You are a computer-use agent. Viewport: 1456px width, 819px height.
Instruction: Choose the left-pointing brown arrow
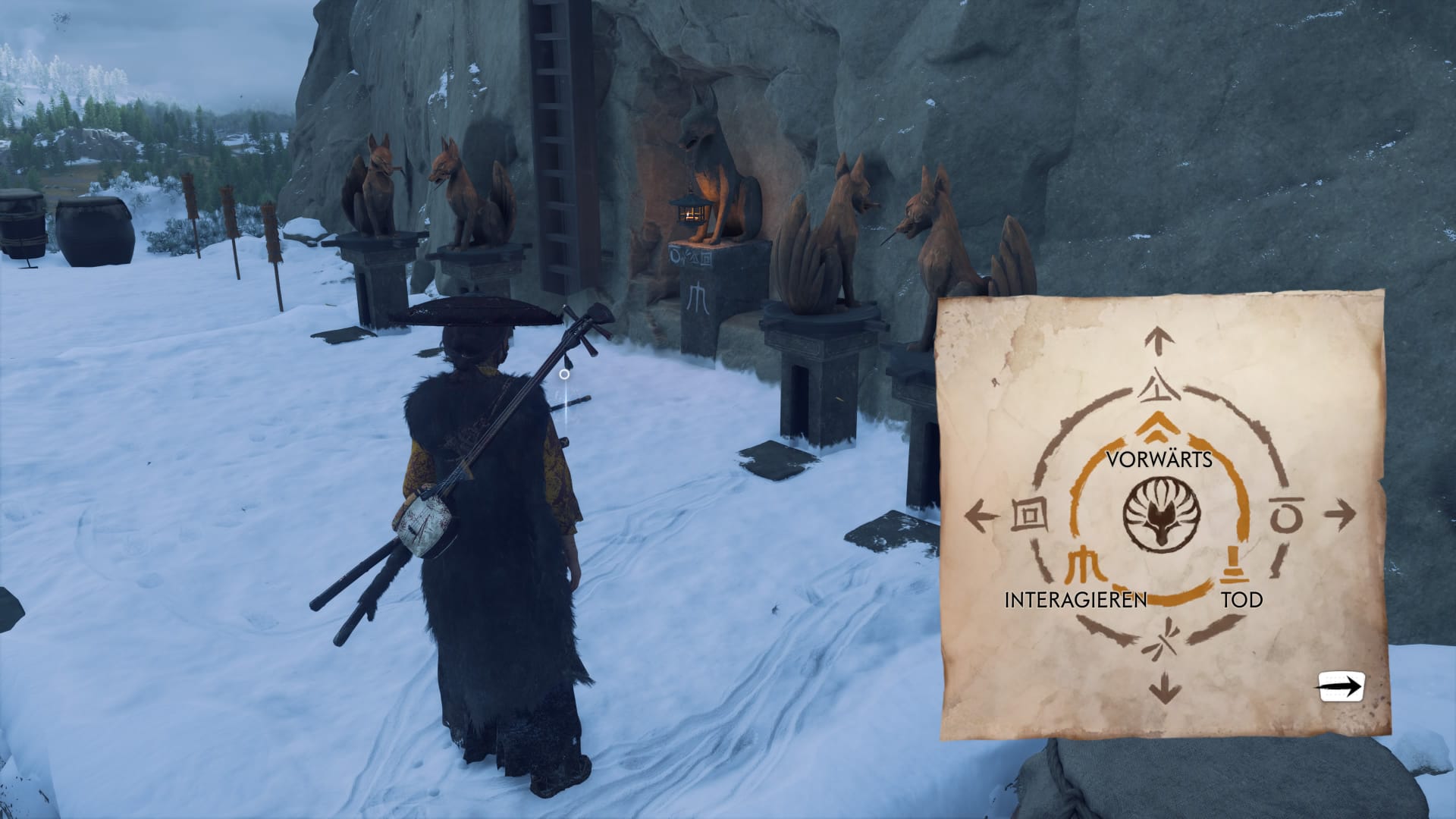click(982, 518)
